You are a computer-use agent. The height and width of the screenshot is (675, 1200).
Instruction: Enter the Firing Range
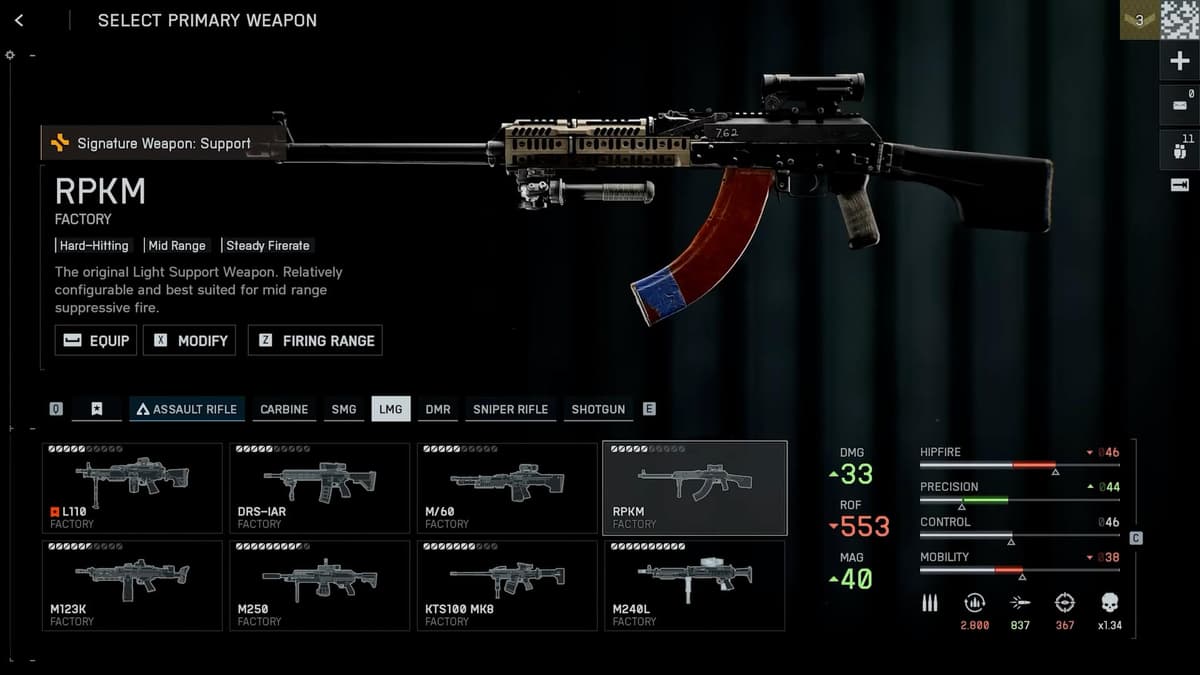pyautogui.click(x=315, y=340)
